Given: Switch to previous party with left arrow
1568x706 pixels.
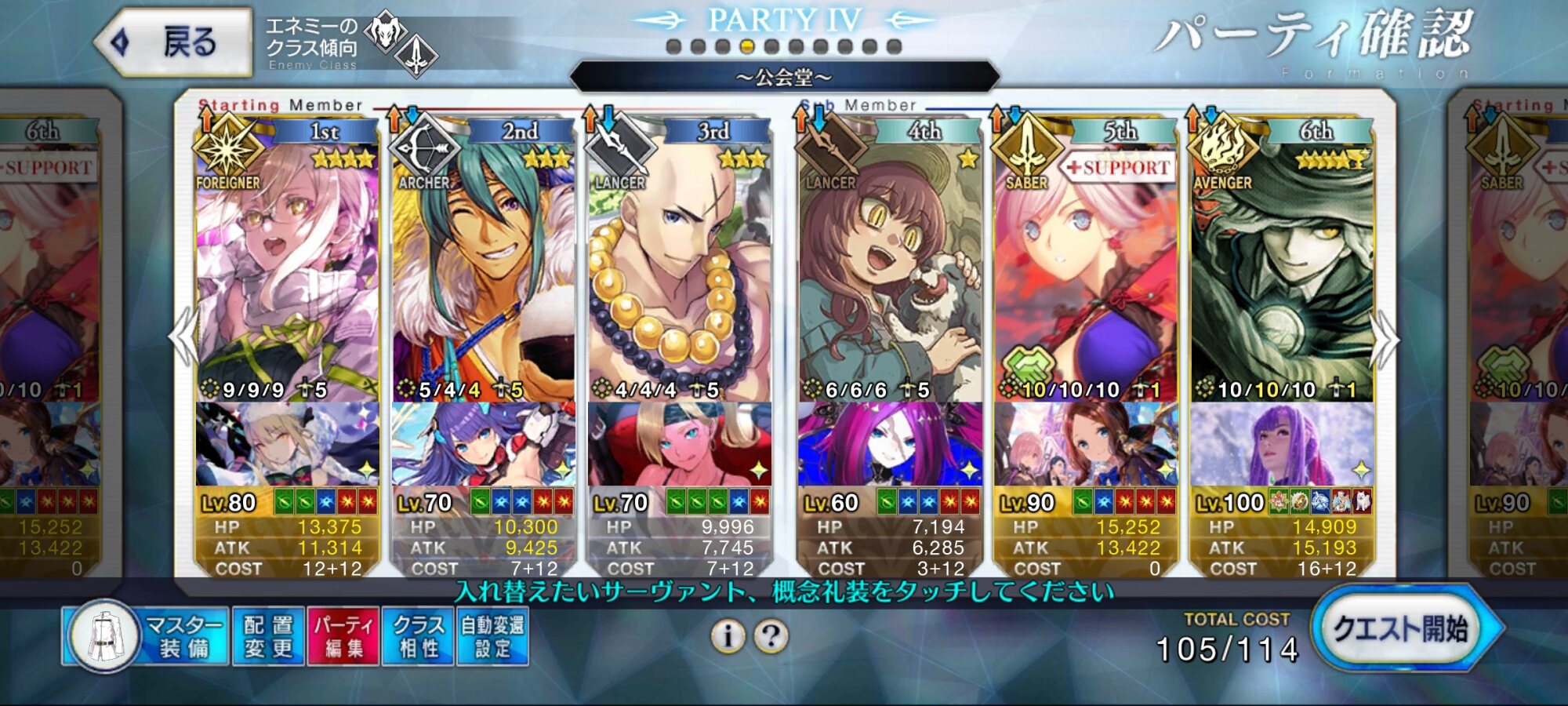Looking at the screenshot, I should pos(183,337).
